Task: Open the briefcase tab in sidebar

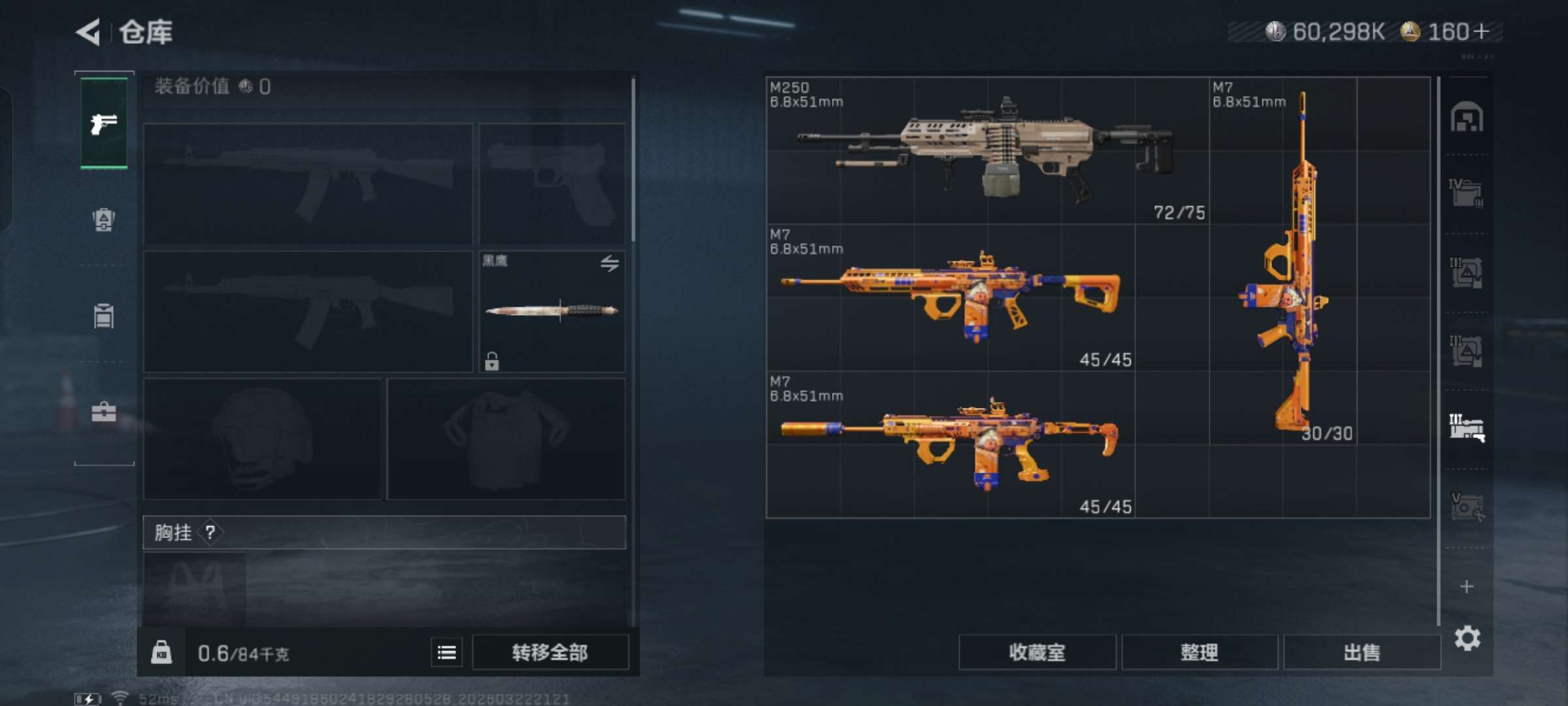Action: [104, 412]
